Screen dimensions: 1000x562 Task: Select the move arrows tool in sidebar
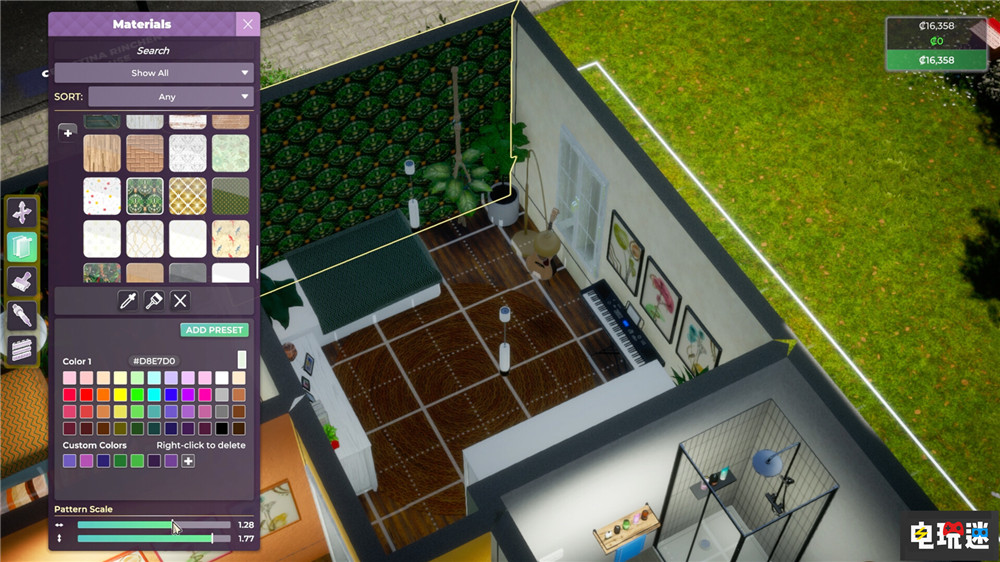pos(22,212)
